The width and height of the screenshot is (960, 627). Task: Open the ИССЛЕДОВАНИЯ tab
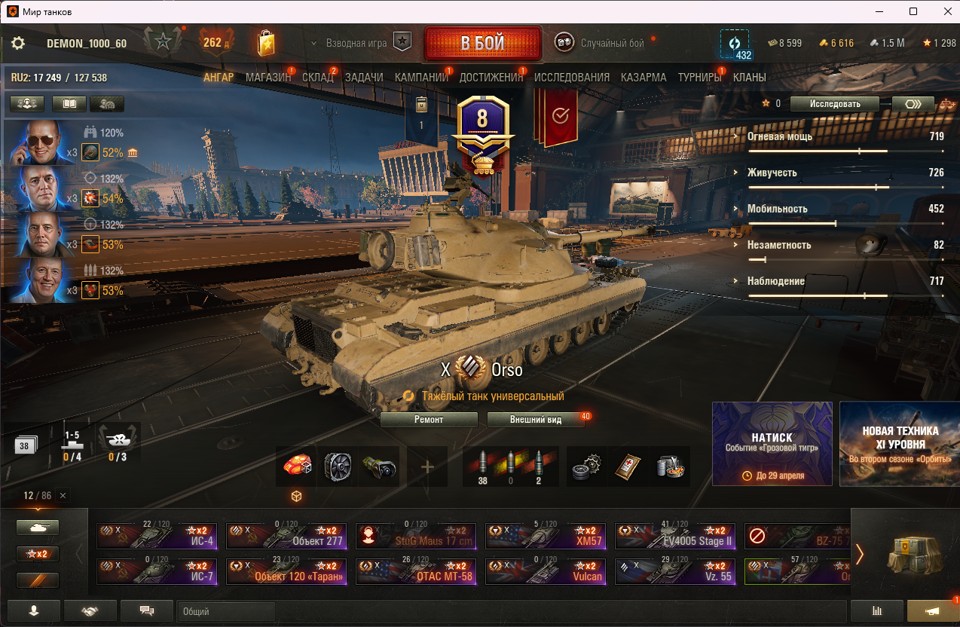[571, 77]
